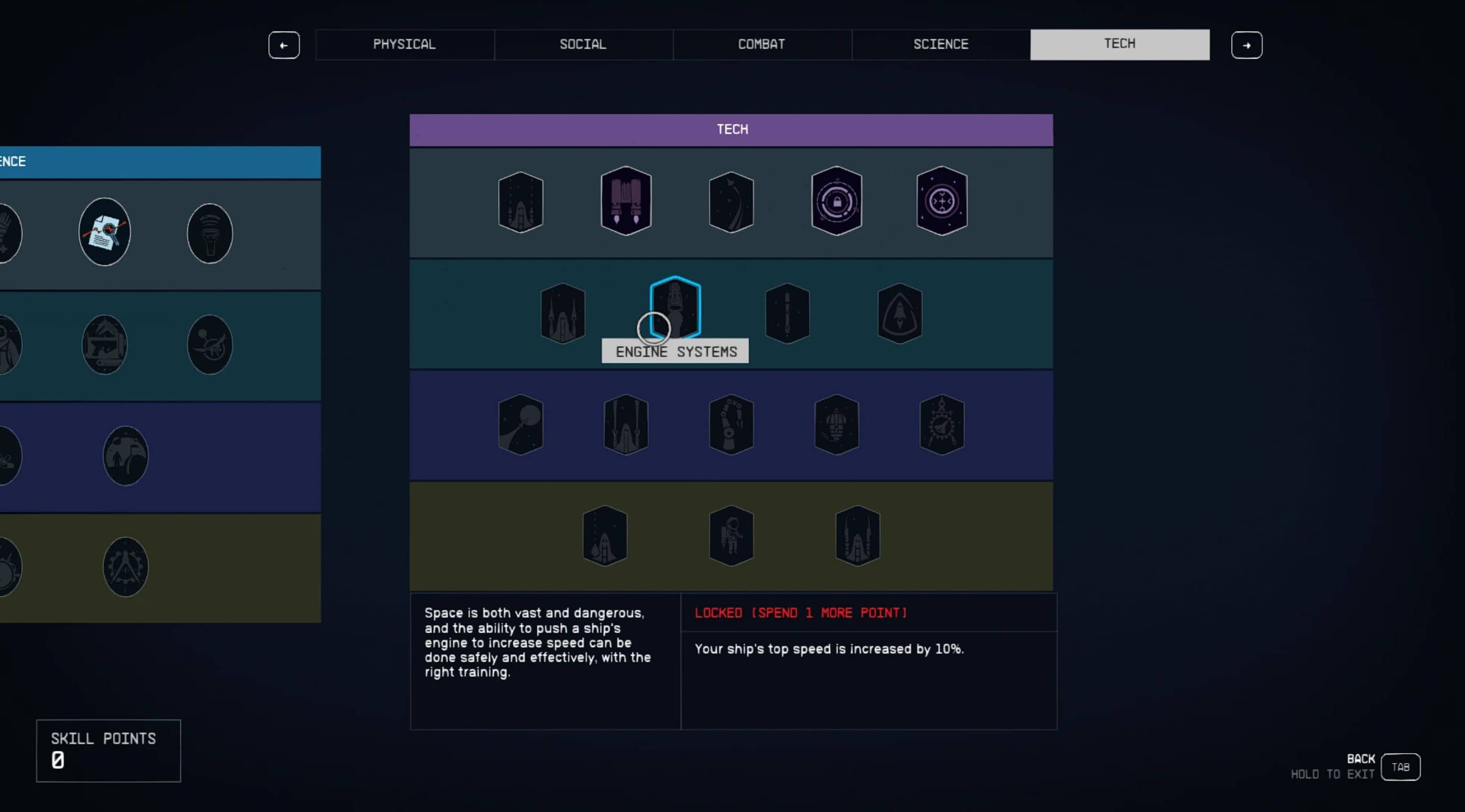This screenshot has width=1465, height=812.
Task: Select the Research Methods document skill
Action: click(x=105, y=232)
